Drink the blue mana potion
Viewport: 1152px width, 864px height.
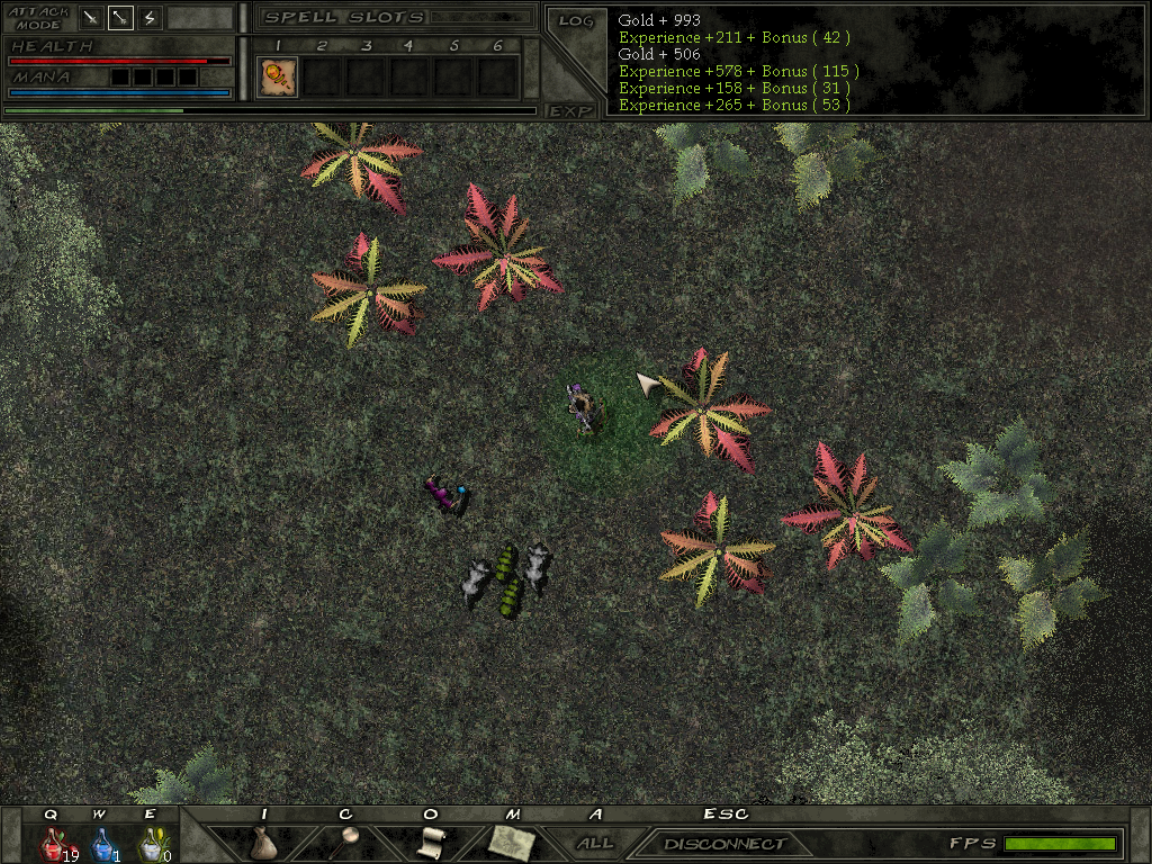point(102,845)
